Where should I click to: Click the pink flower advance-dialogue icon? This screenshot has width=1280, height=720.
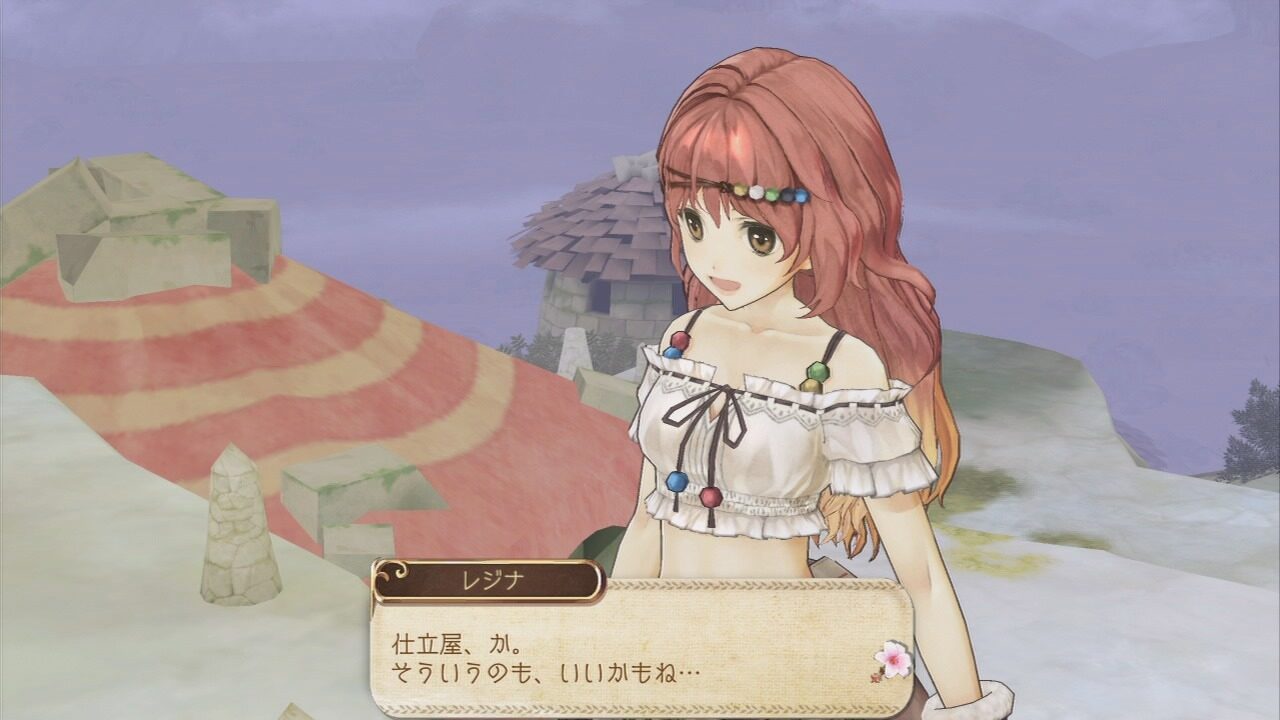pyautogui.click(x=892, y=659)
